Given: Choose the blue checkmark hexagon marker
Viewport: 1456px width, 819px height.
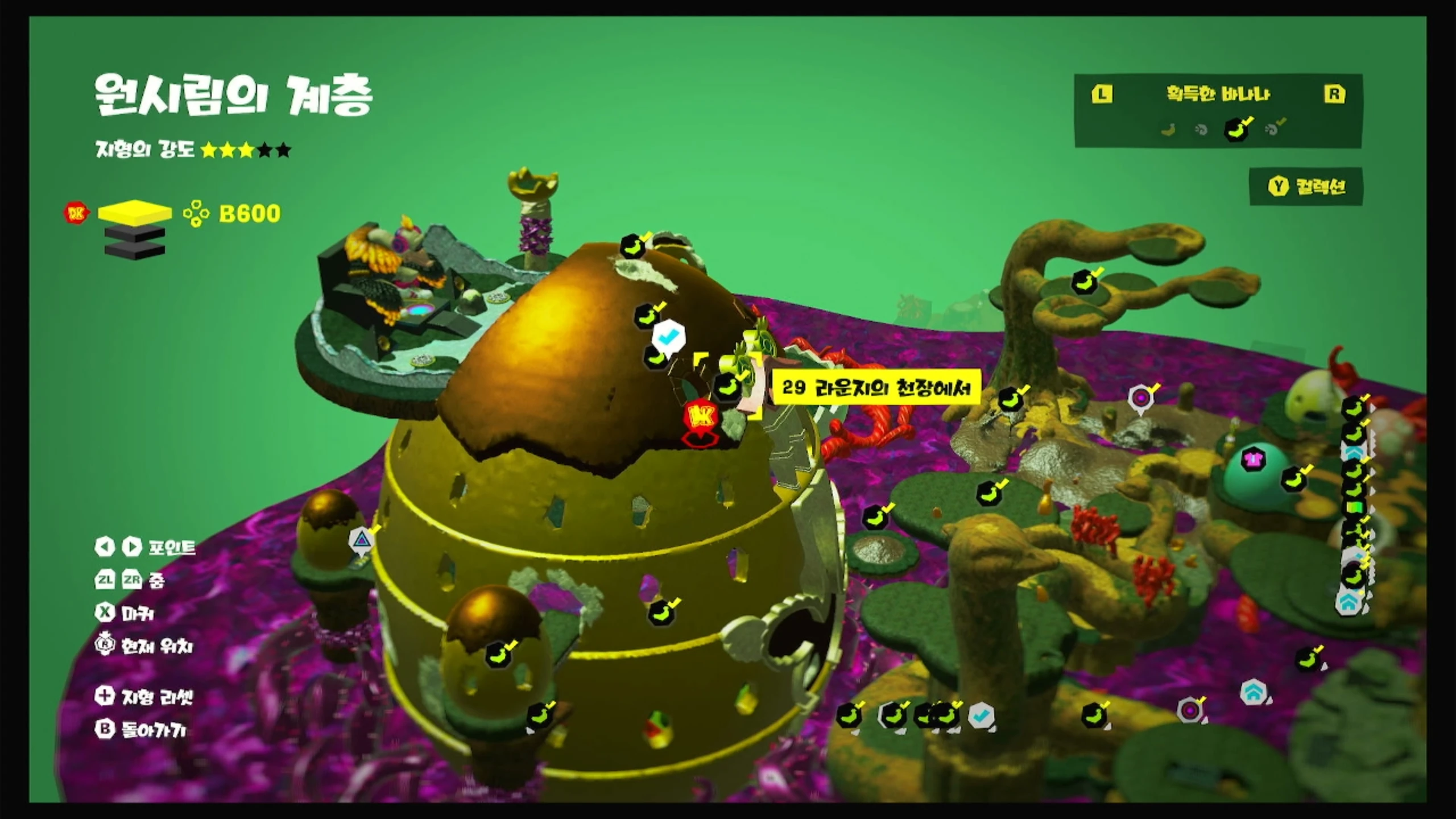Looking at the screenshot, I should click(981, 715).
